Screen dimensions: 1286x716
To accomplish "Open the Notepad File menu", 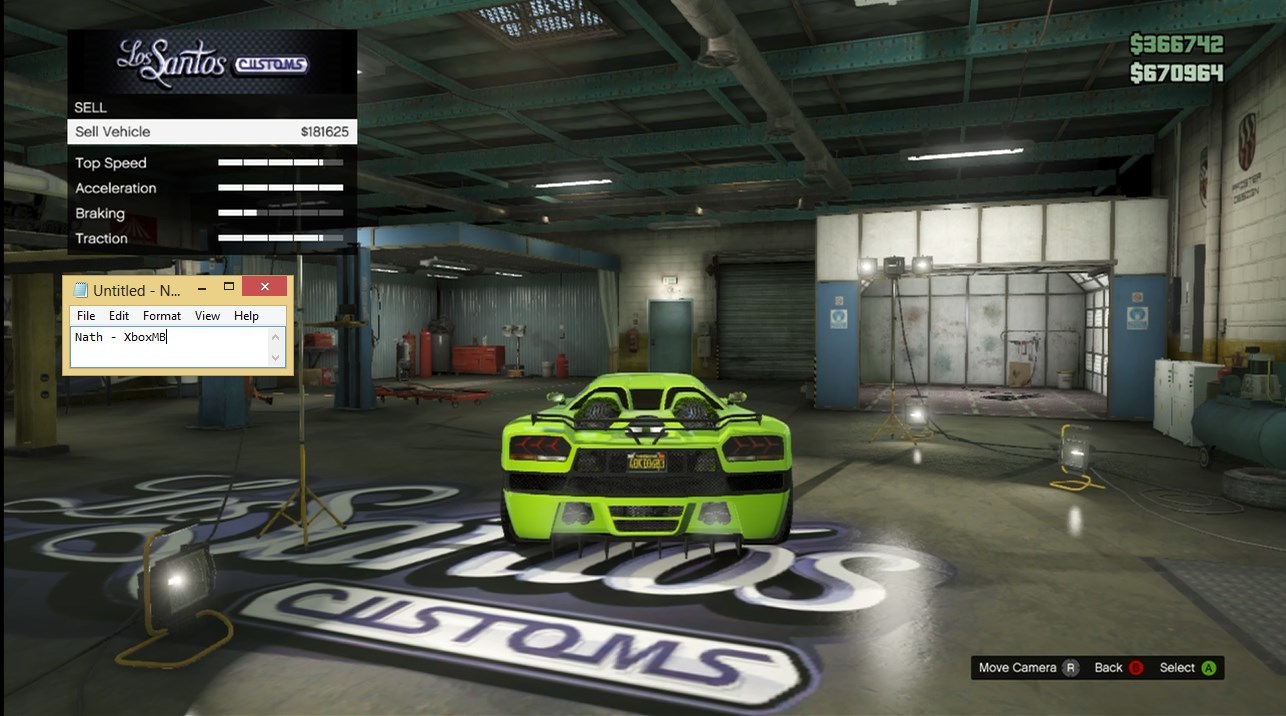I will [x=86, y=316].
